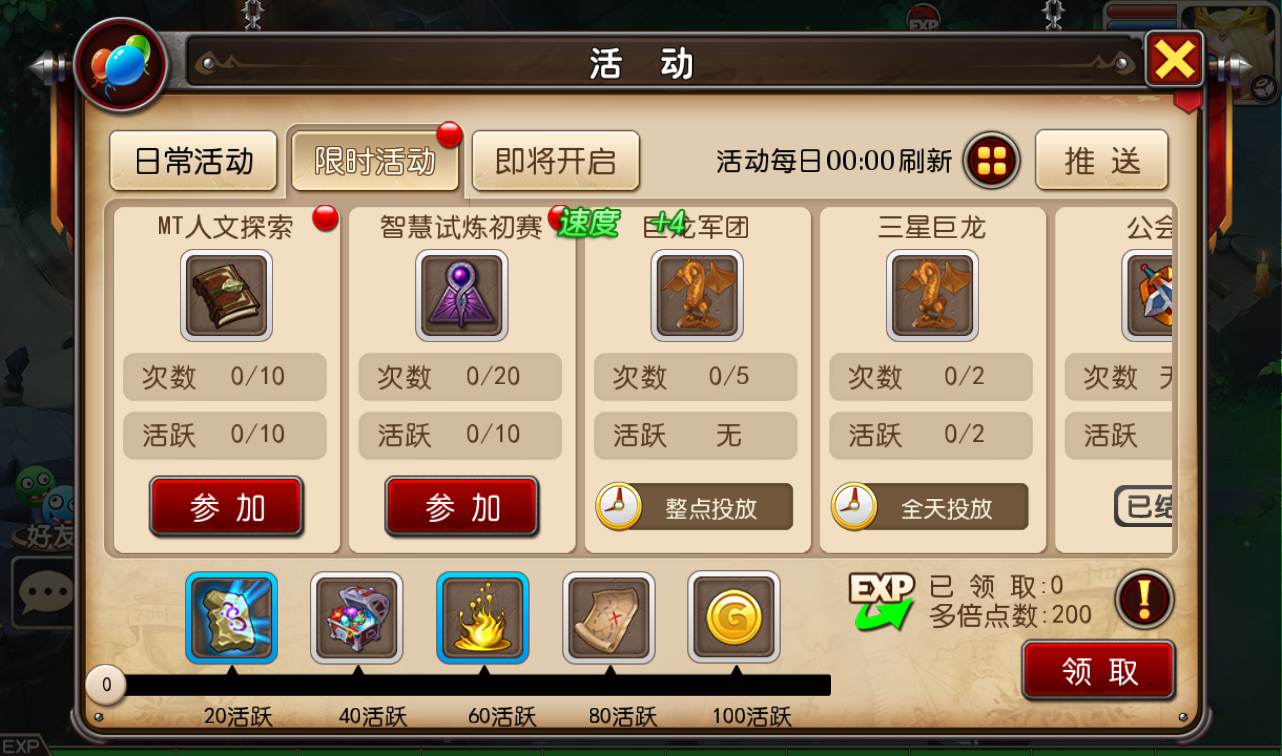Image resolution: width=1282 pixels, height=756 pixels.
Task: Select the 三星巨龙 dragon icon
Action: pyautogui.click(x=931, y=295)
